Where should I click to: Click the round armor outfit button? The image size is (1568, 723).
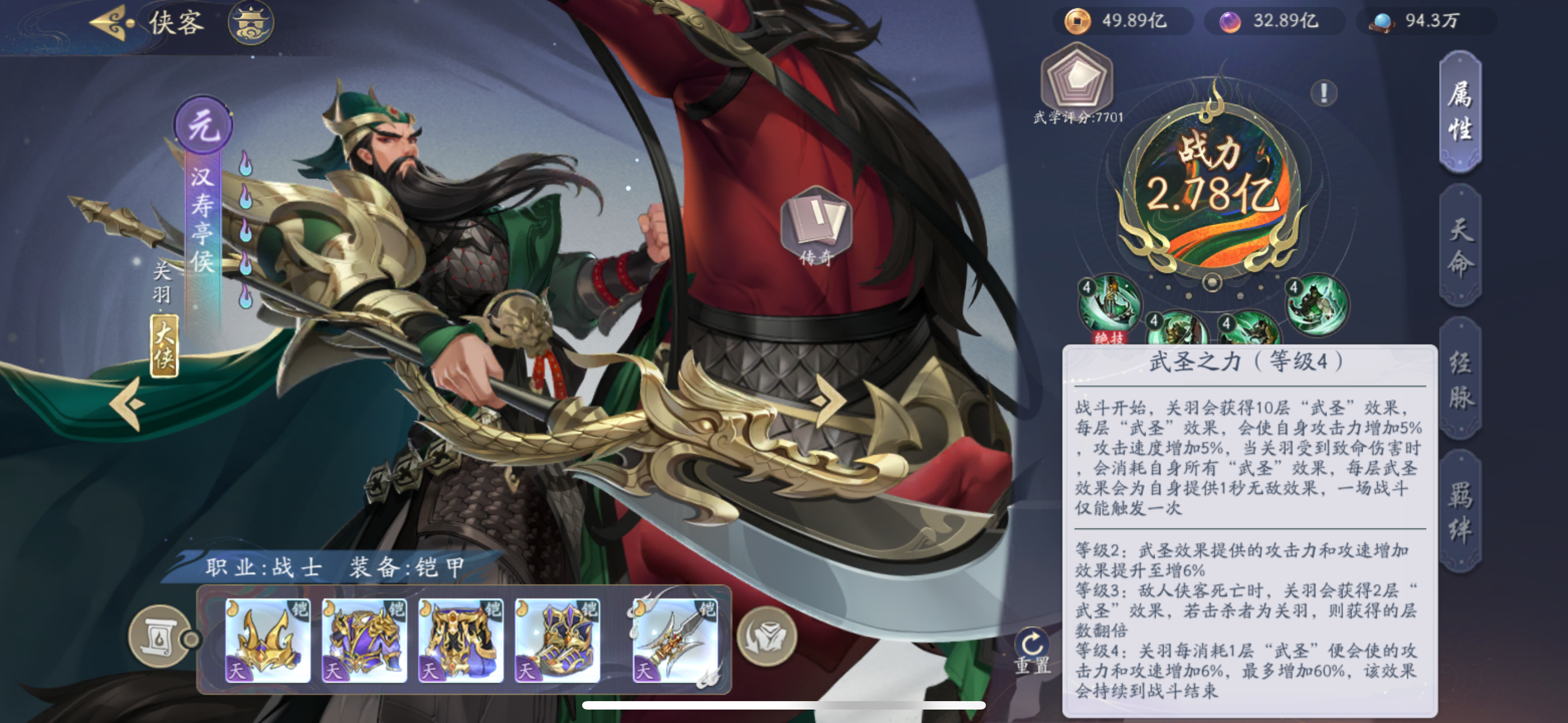767,637
